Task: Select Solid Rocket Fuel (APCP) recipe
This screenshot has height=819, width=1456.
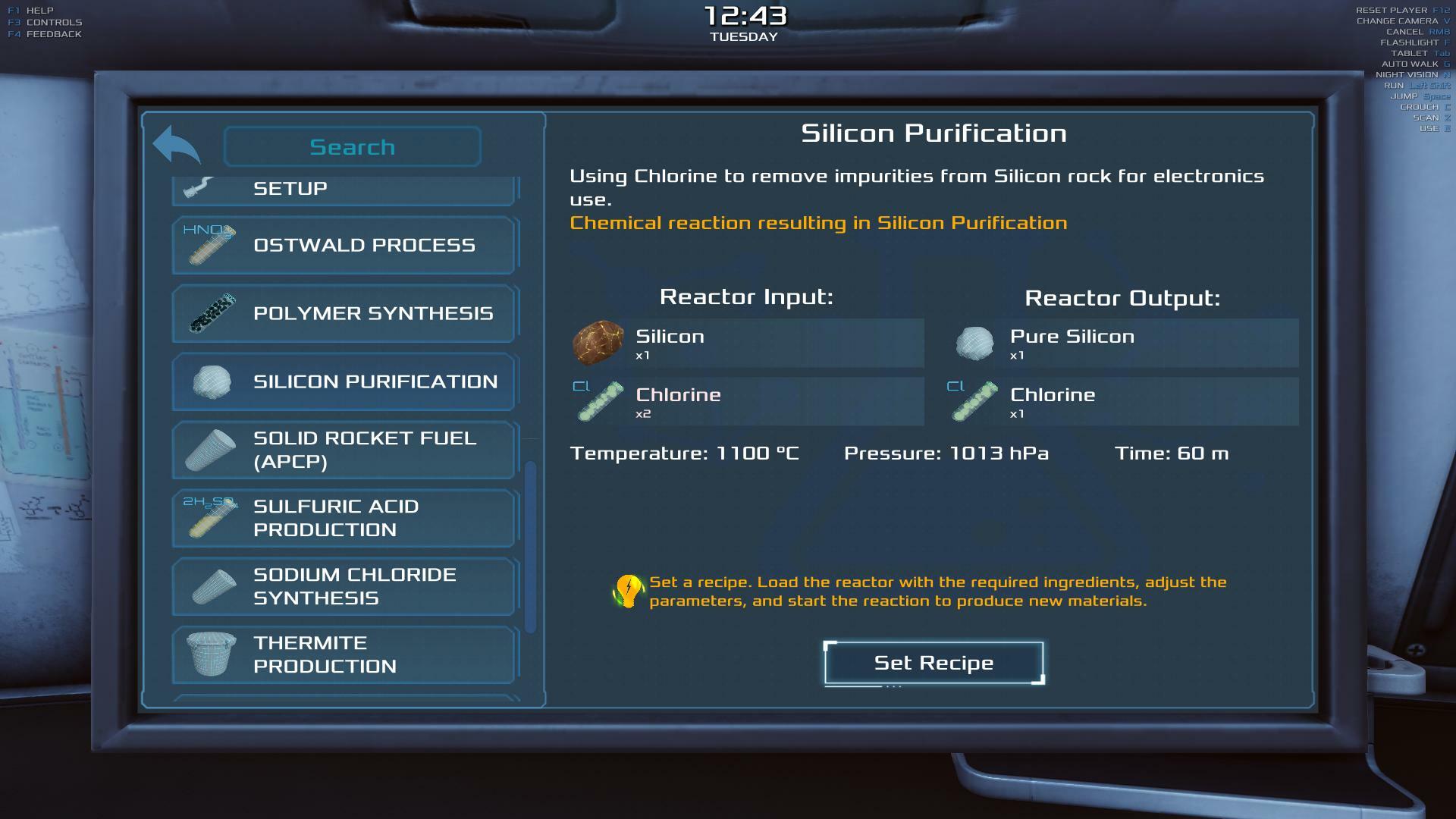Action: 344,450
